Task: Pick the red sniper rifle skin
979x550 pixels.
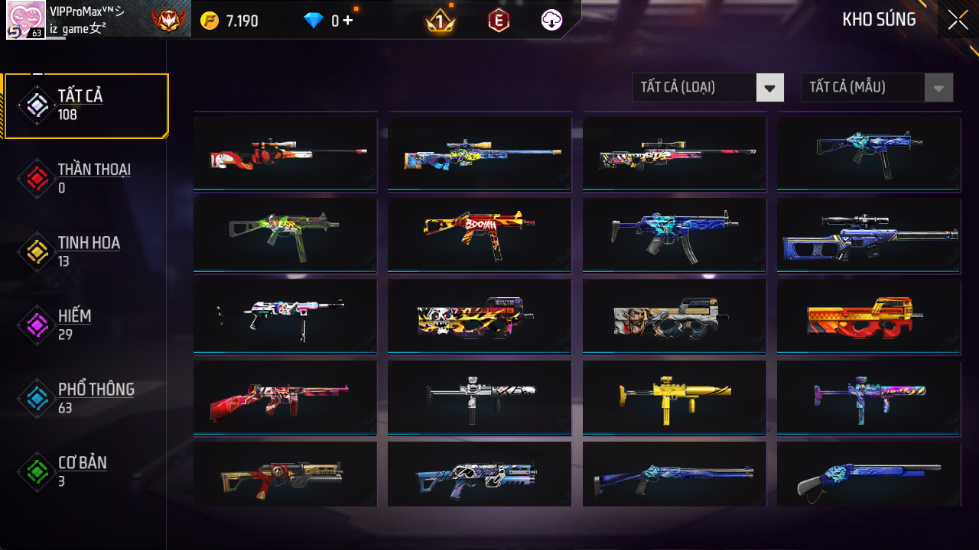Action: pos(285,153)
